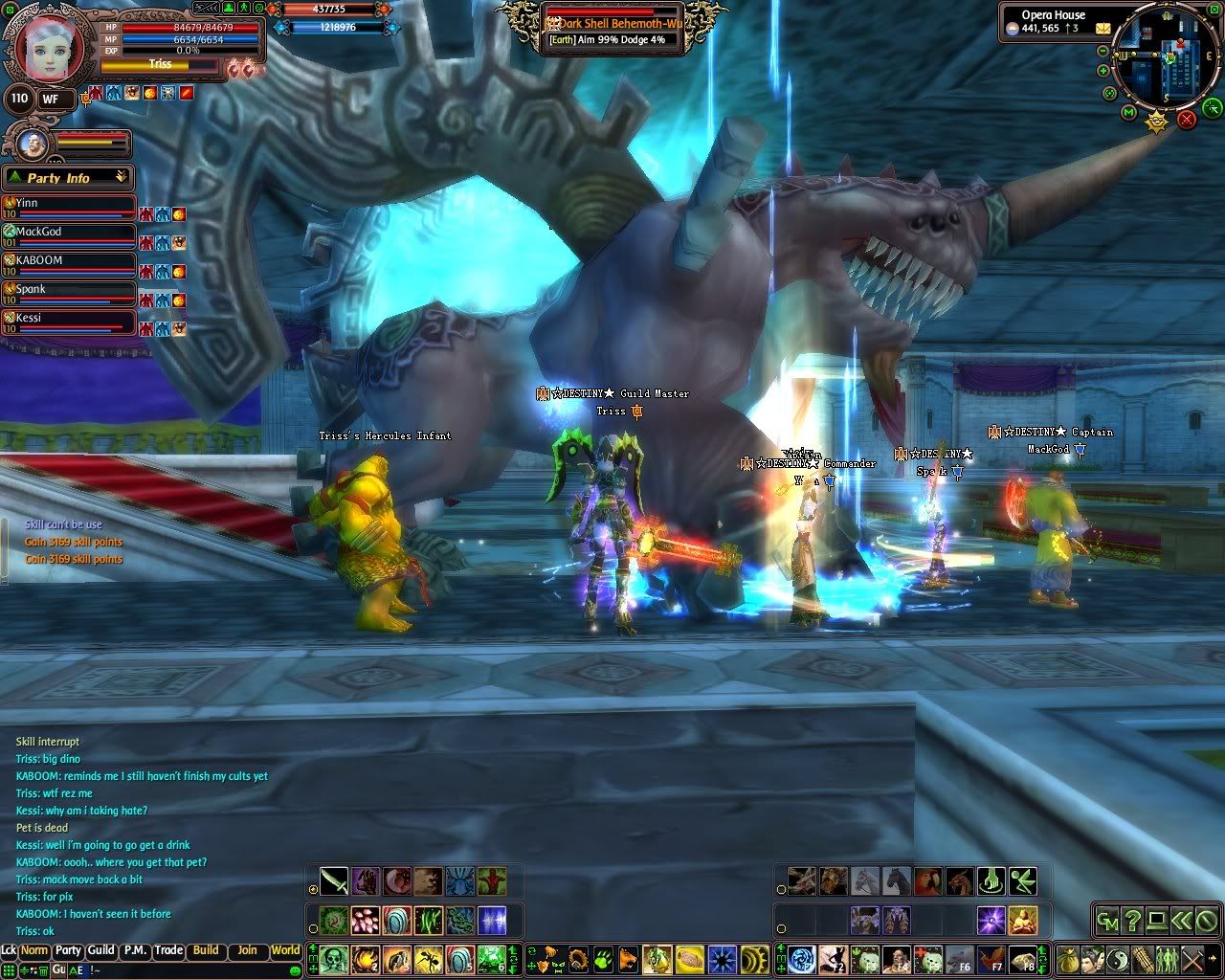Open the question mark help button

coord(1132,921)
